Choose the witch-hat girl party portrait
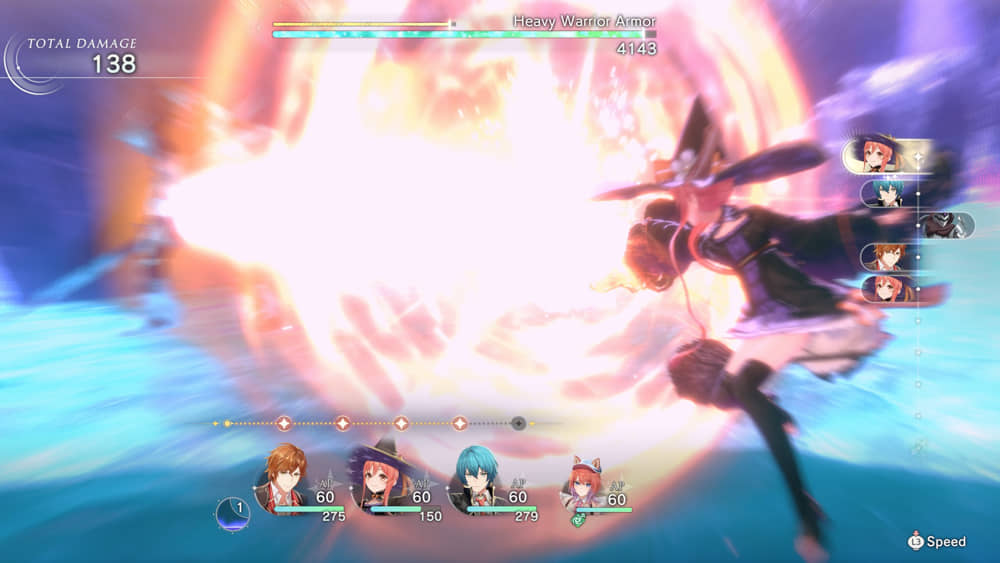 click(378, 480)
